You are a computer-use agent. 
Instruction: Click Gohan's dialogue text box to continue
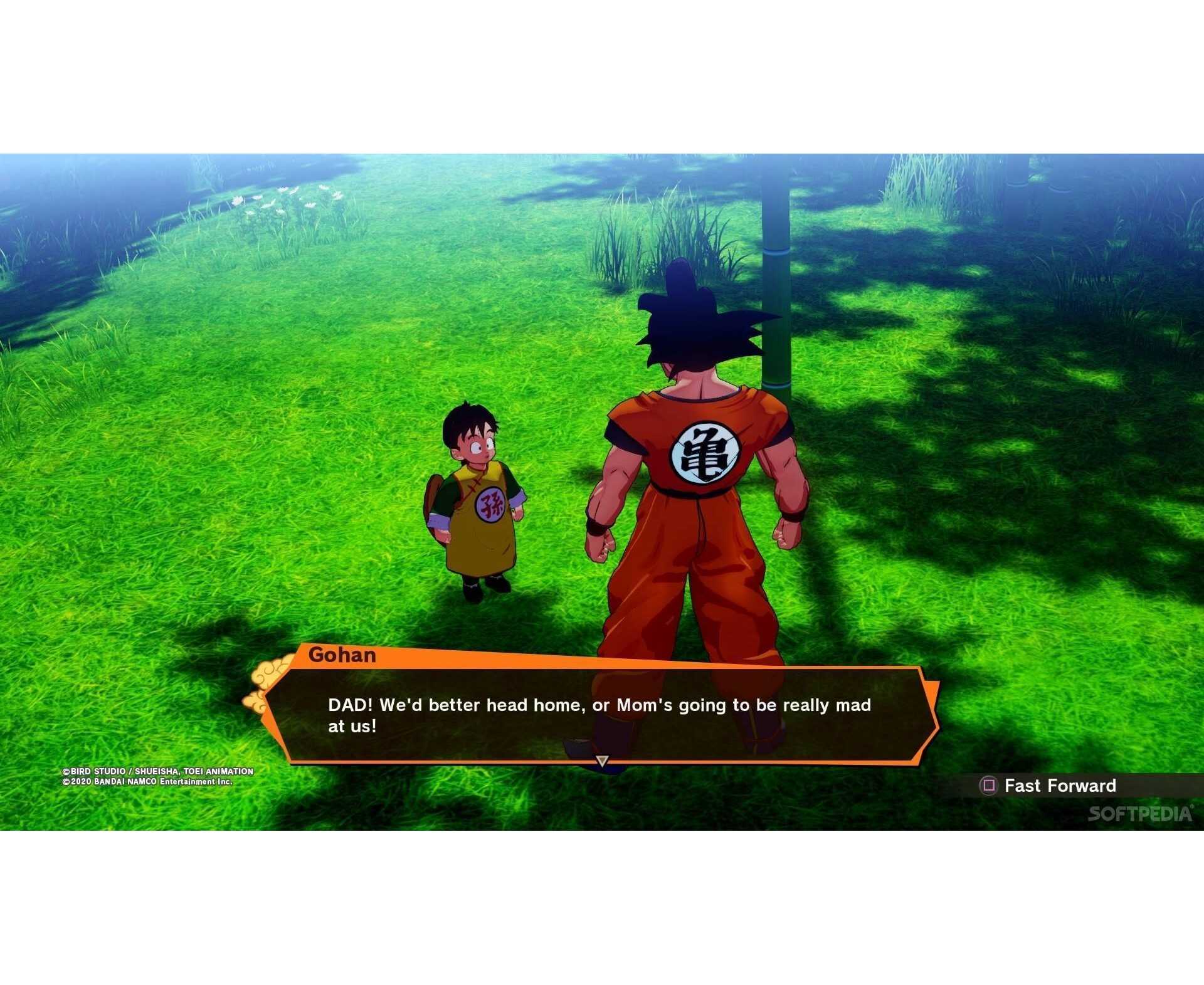[x=599, y=715]
